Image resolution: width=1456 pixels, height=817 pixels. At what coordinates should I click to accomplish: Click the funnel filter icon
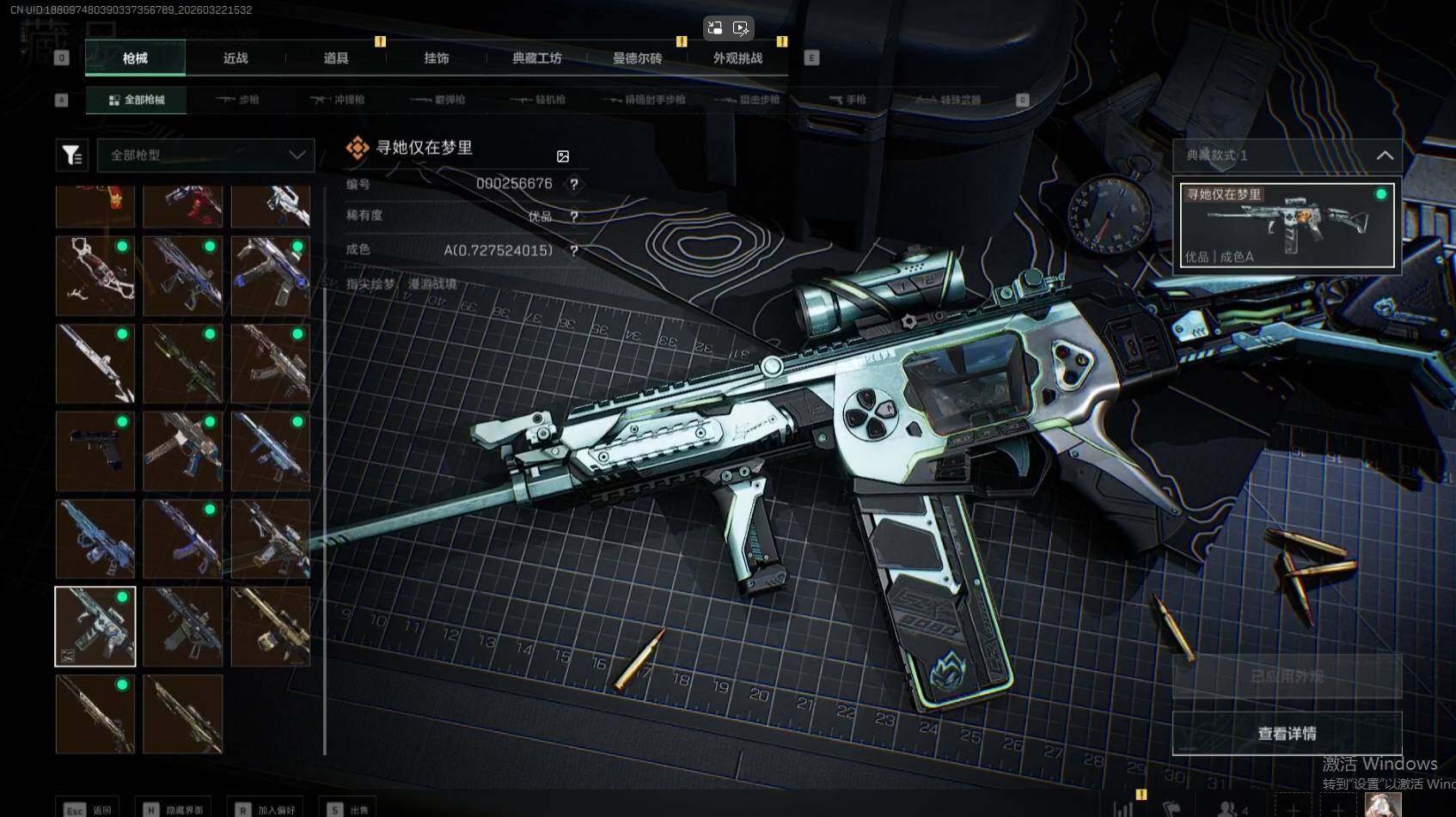click(x=72, y=155)
